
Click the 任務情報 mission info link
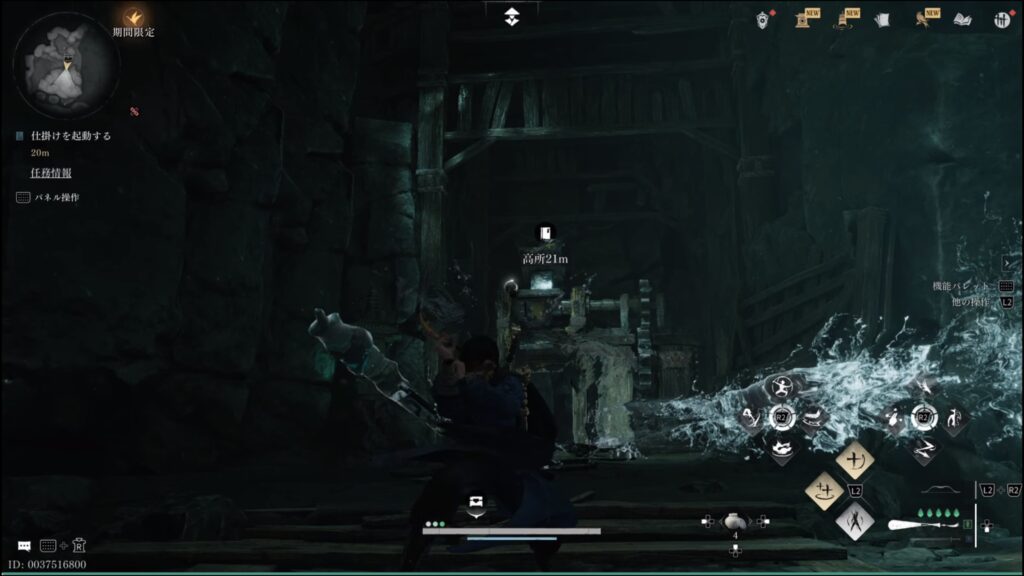click(50, 173)
